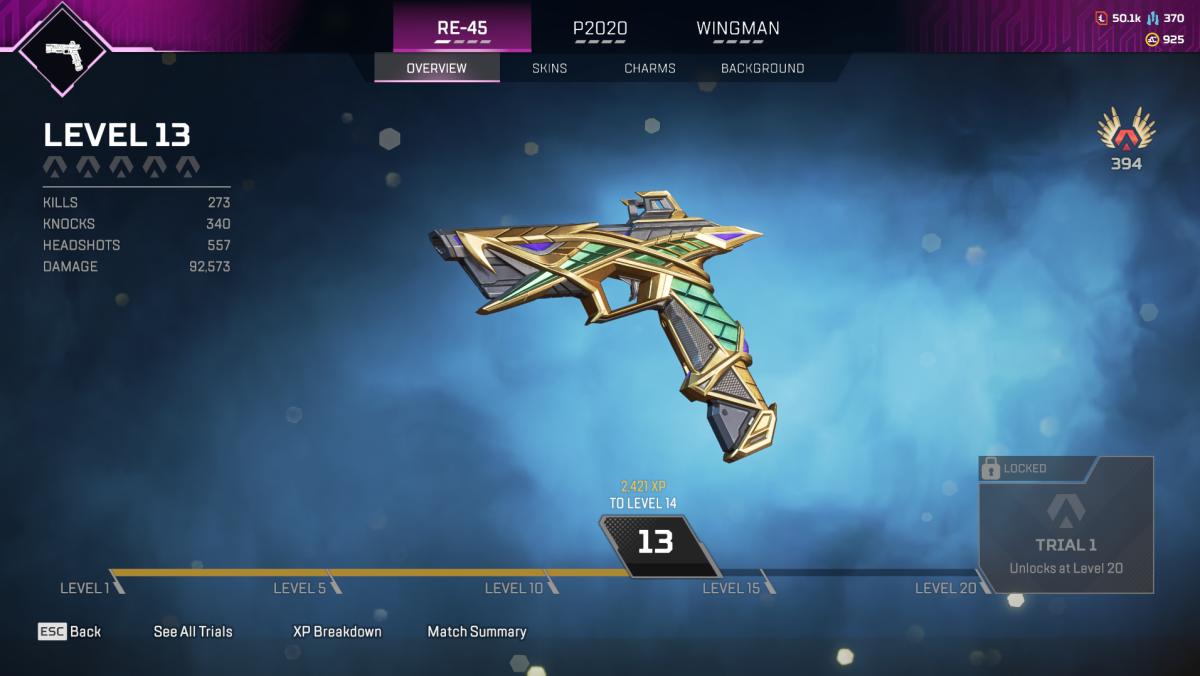View the XP Breakdown
This screenshot has height=676, width=1200.
pos(337,631)
